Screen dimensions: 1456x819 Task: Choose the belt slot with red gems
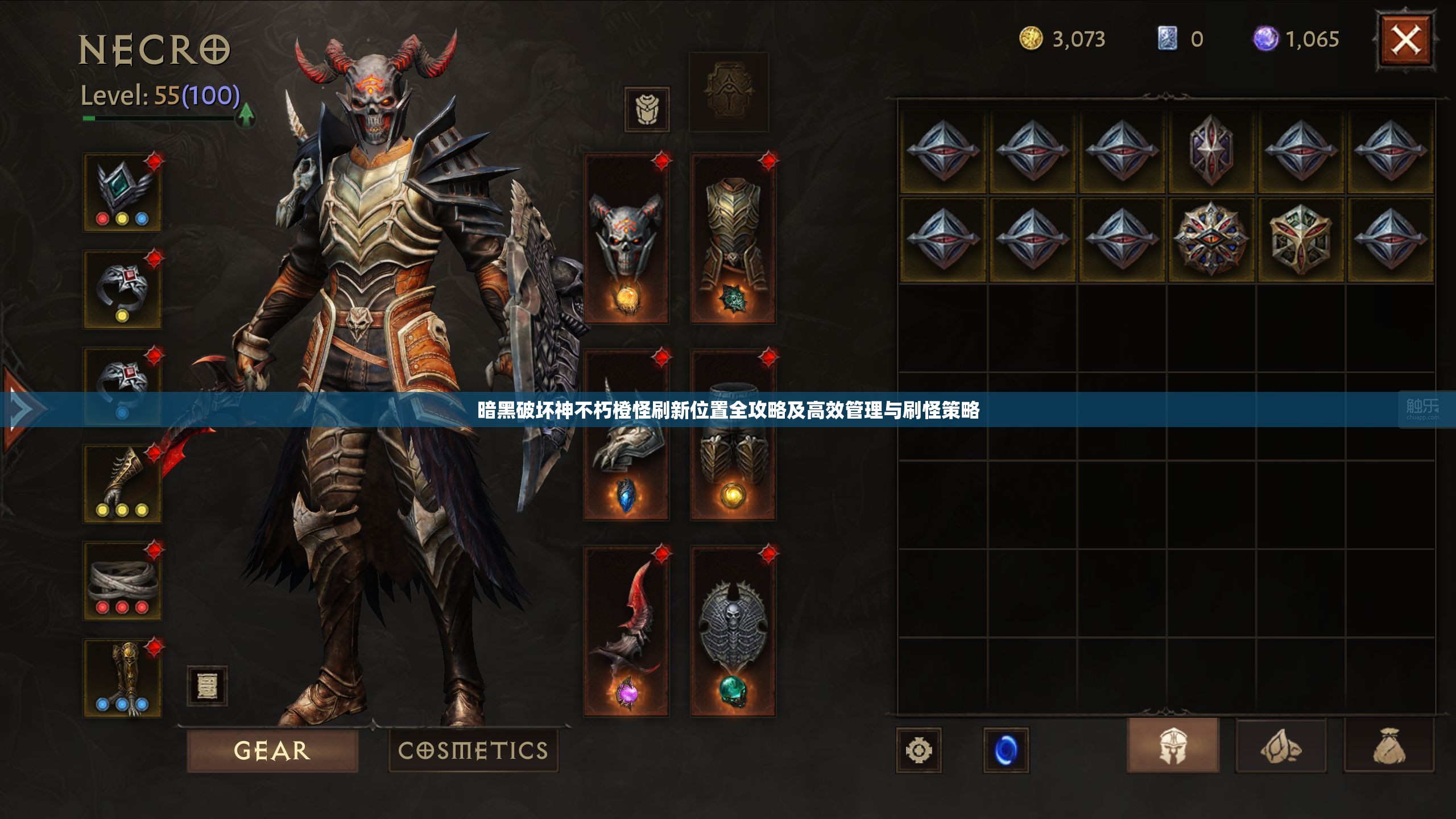(122, 580)
